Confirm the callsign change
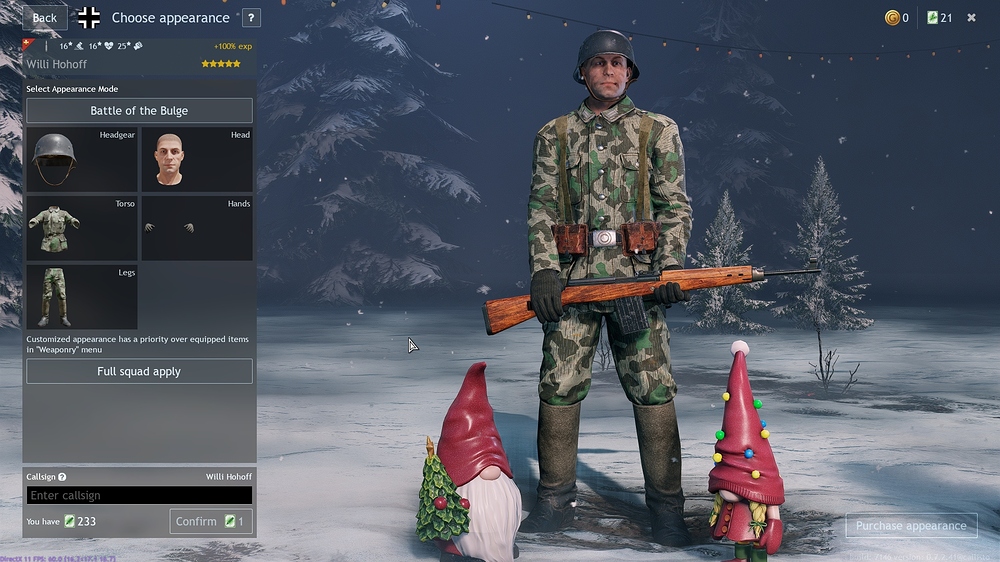Image resolution: width=1000 pixels, height=562 pixels. [x=210, y=521]
